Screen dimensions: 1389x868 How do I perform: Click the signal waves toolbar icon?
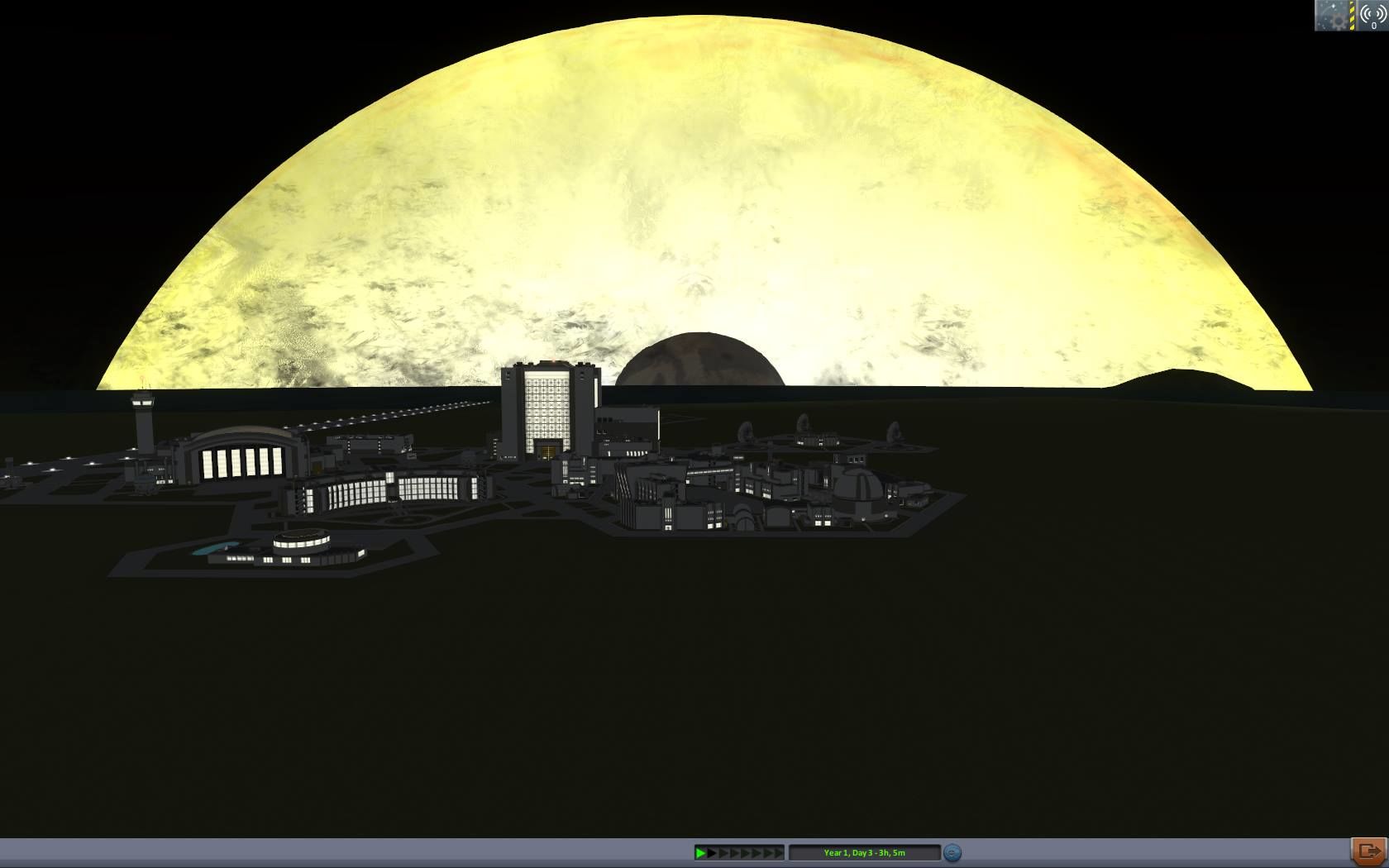1372,16
